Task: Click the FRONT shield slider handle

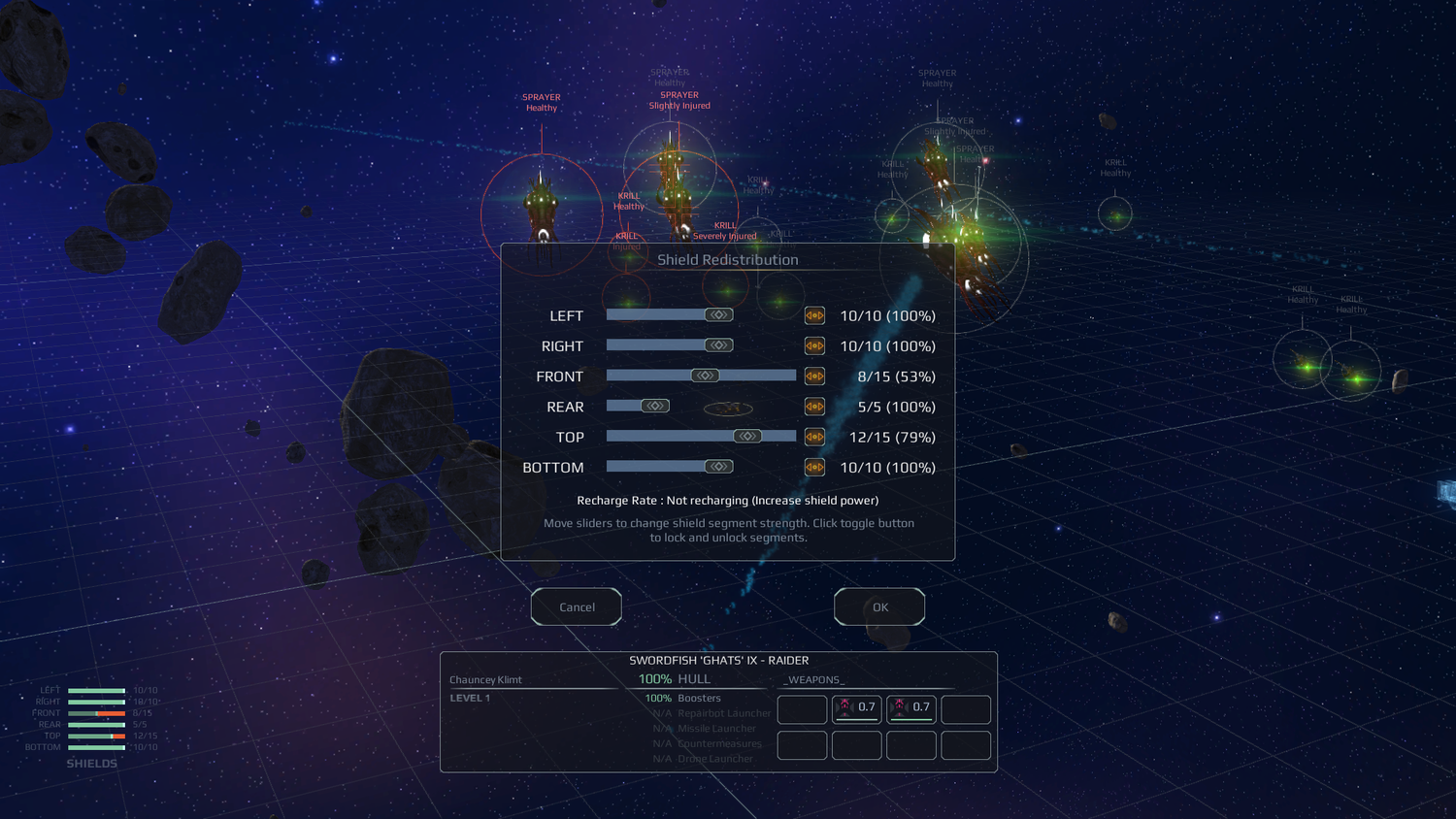Action: 706,376
